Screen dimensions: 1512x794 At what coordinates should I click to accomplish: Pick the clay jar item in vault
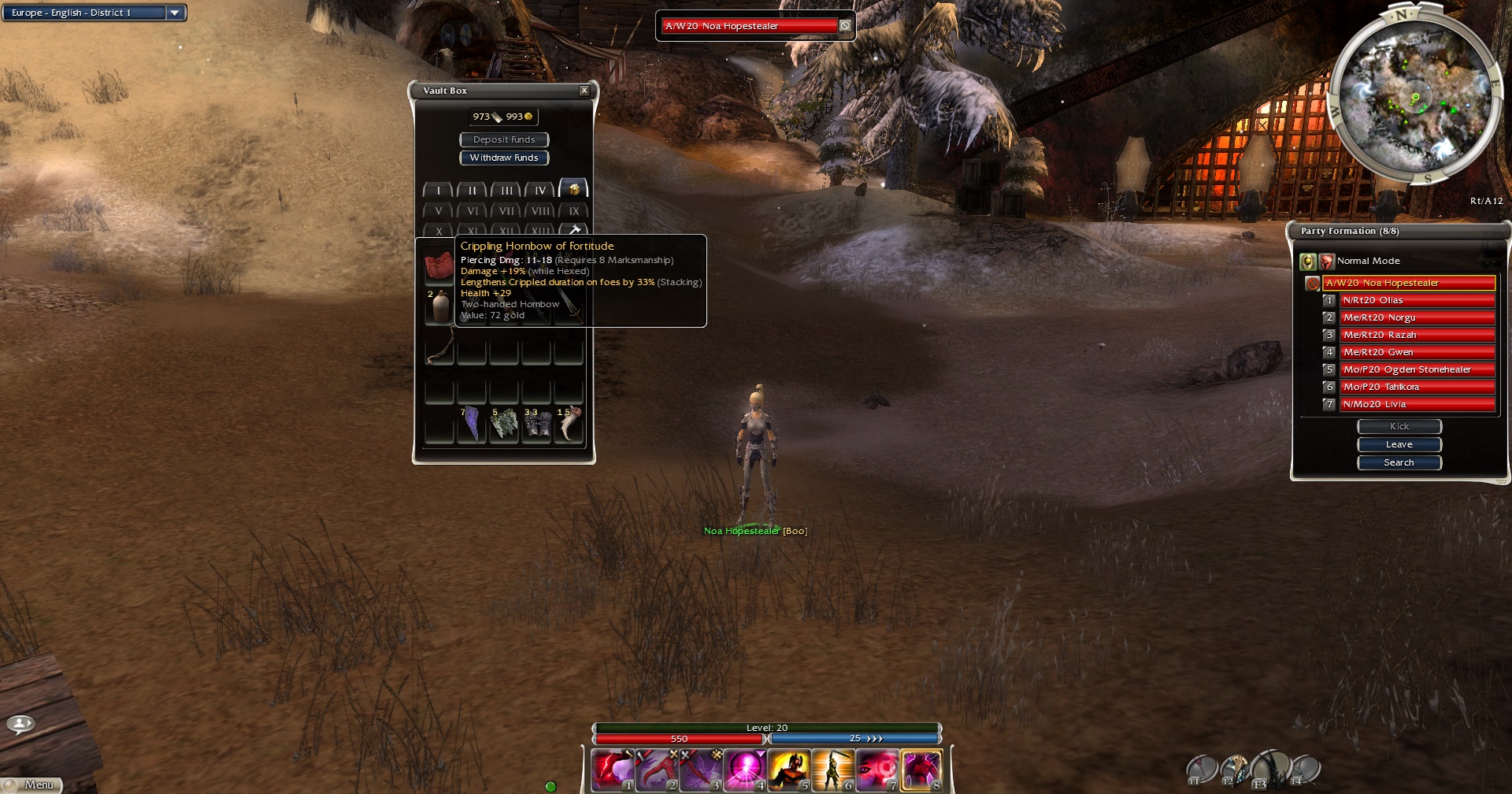tap(440, 306)
